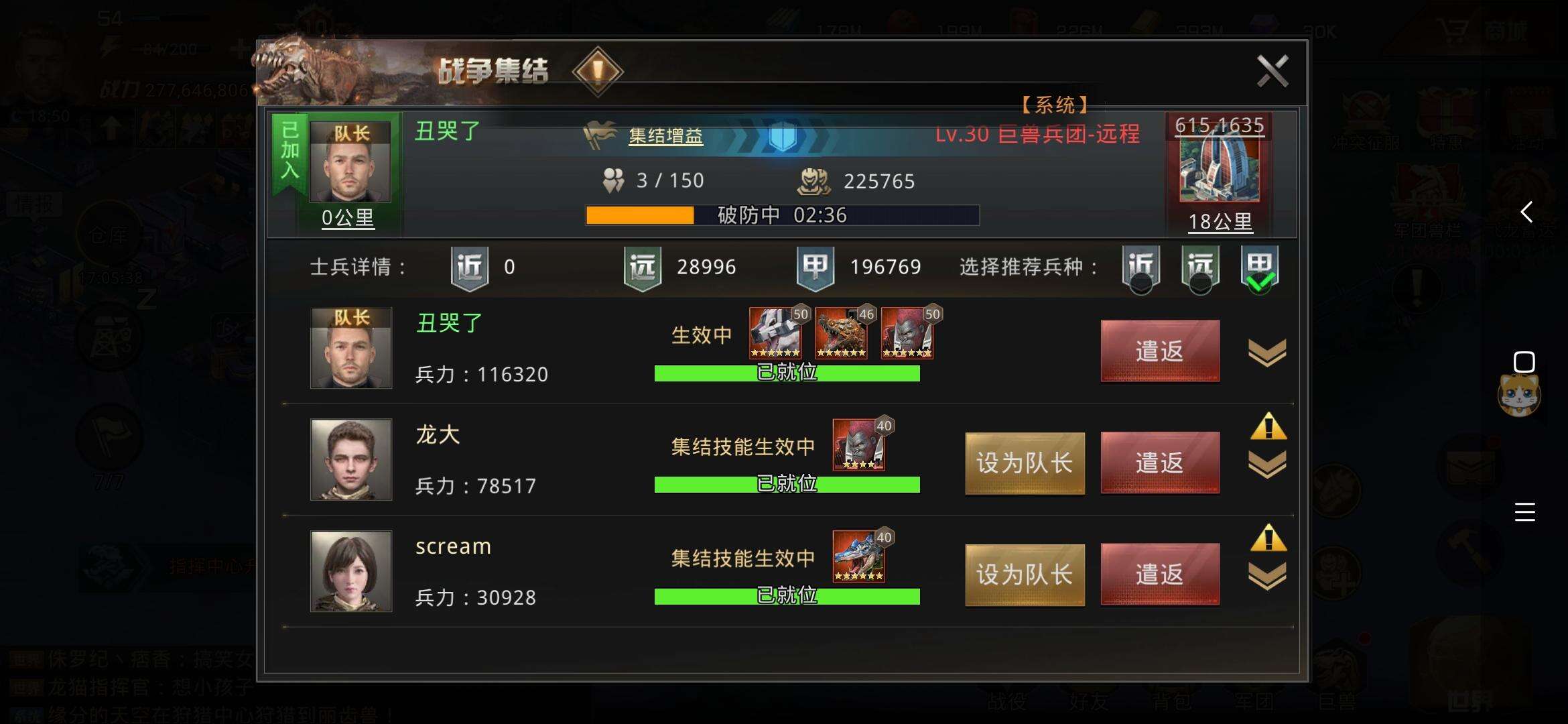Toggle the ranged (远) recommended troop type
This screenshot has width=1568, height=724.
point(1200,267)
